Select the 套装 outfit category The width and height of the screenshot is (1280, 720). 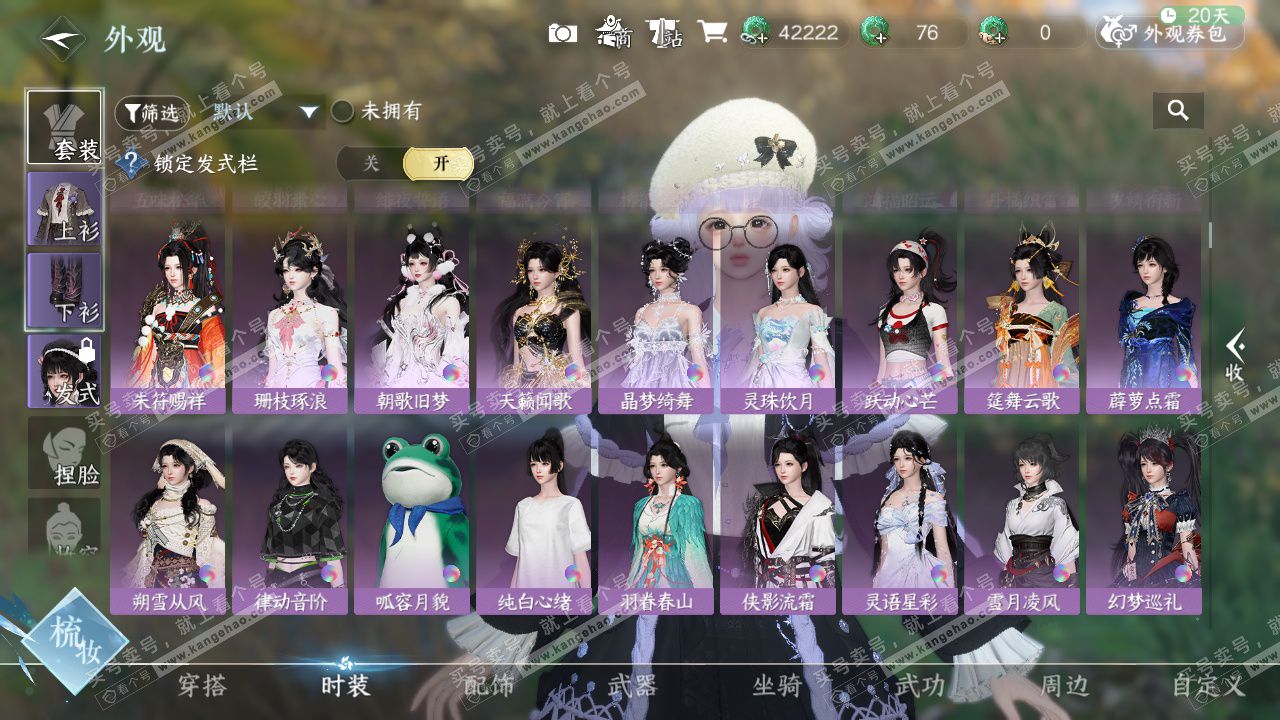(64, 127)
